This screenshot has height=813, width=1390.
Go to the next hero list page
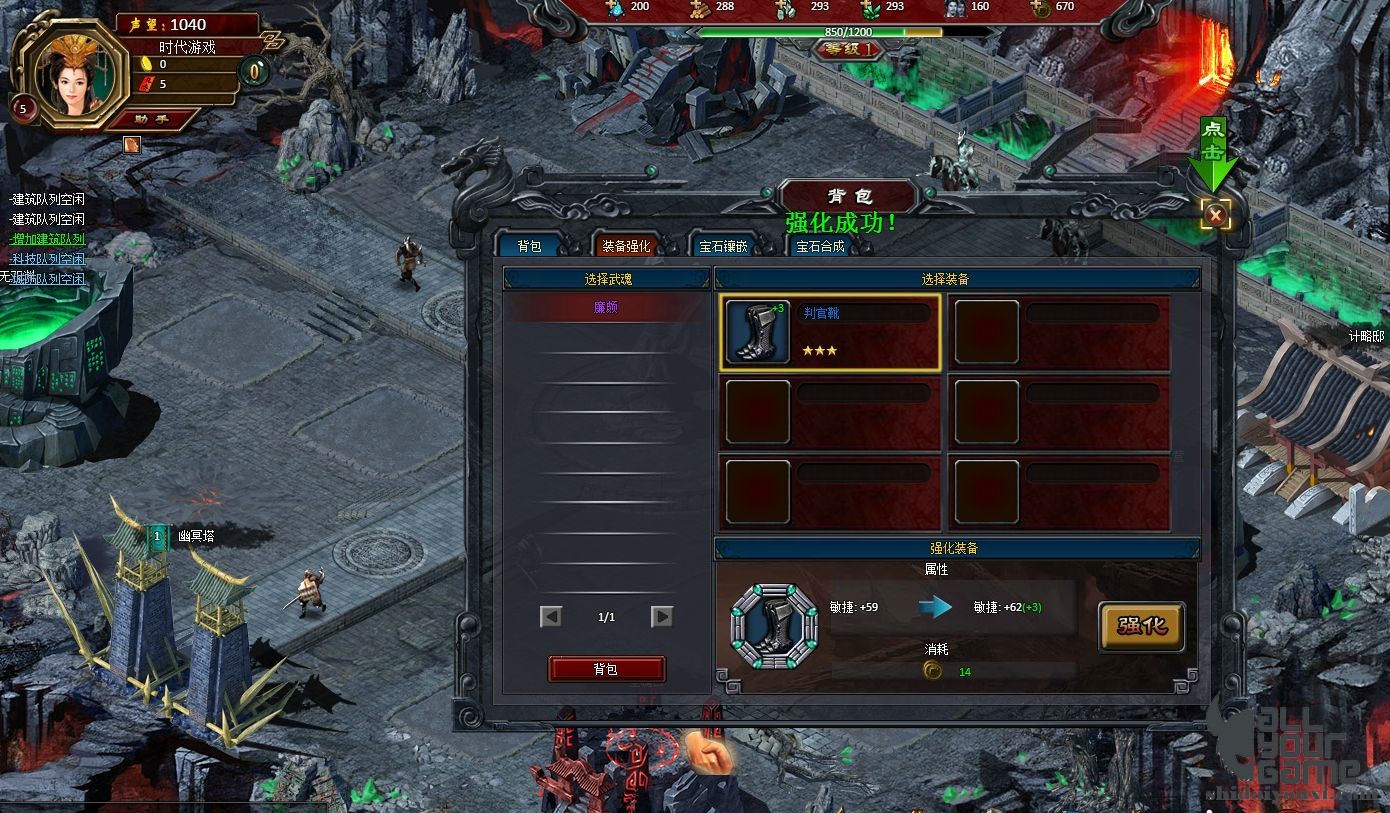point(662,617)
